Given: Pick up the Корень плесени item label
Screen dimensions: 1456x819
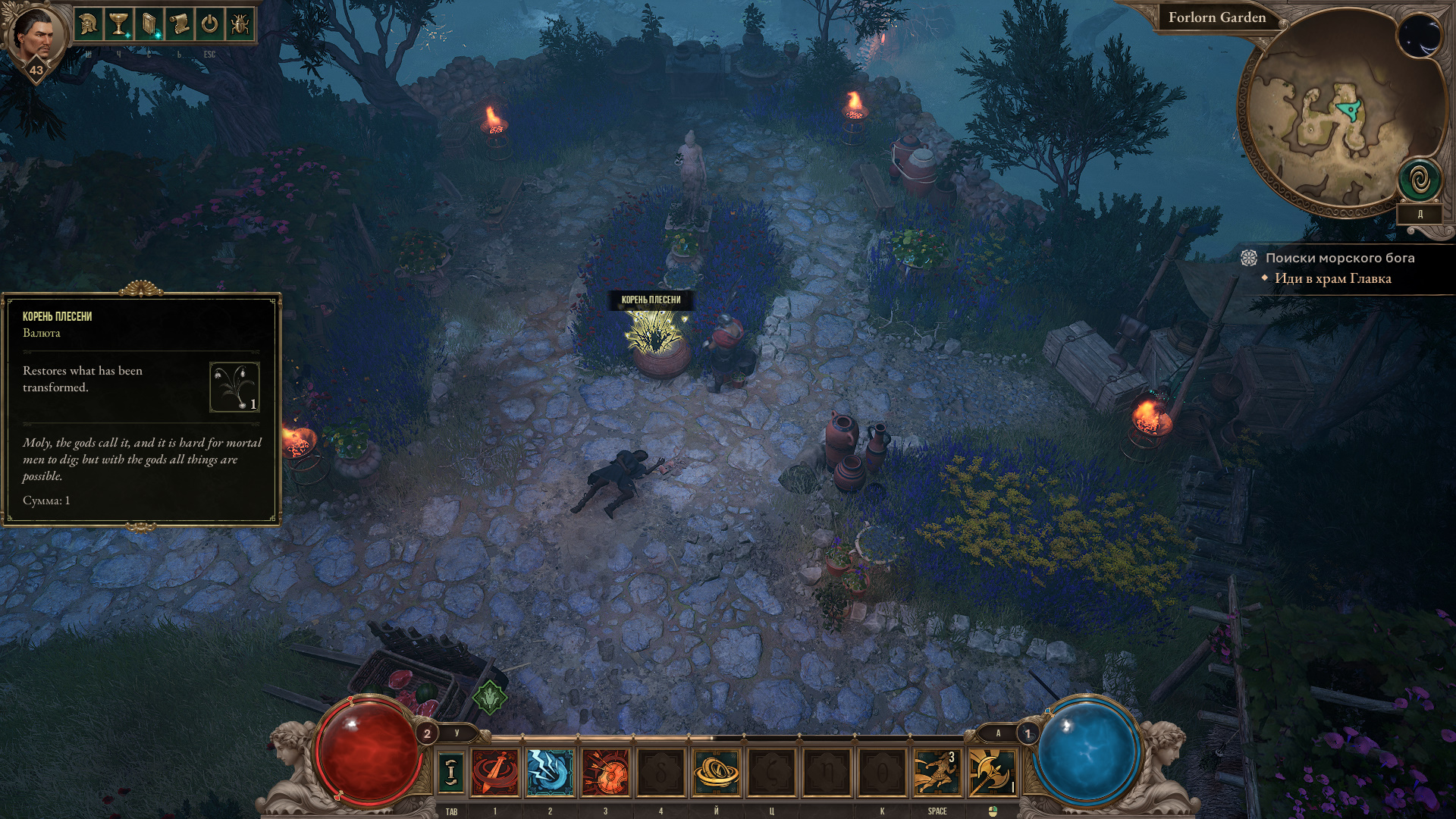Looking at the screenshot, I should [651, 300].
